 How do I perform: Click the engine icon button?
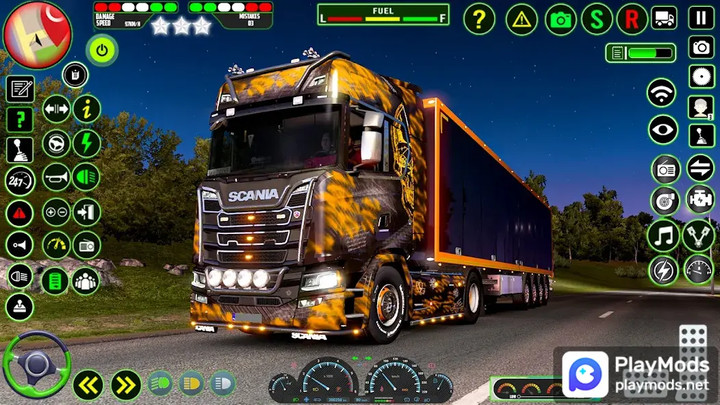pyautogui.click(x=699, y=201)
